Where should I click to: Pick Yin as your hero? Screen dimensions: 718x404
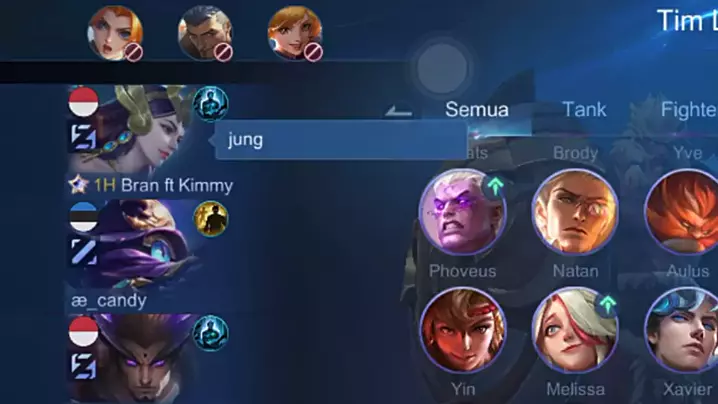coord(462,330)
